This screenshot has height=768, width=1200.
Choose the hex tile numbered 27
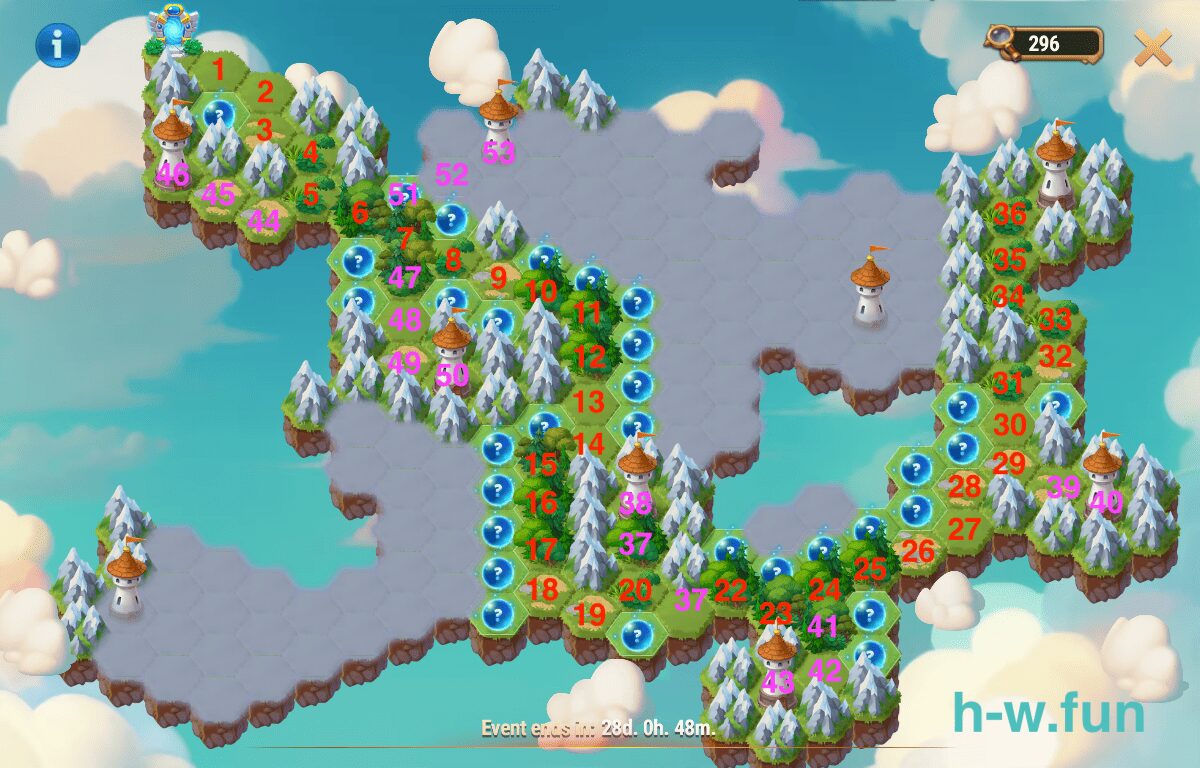click(x=963, y=530)
